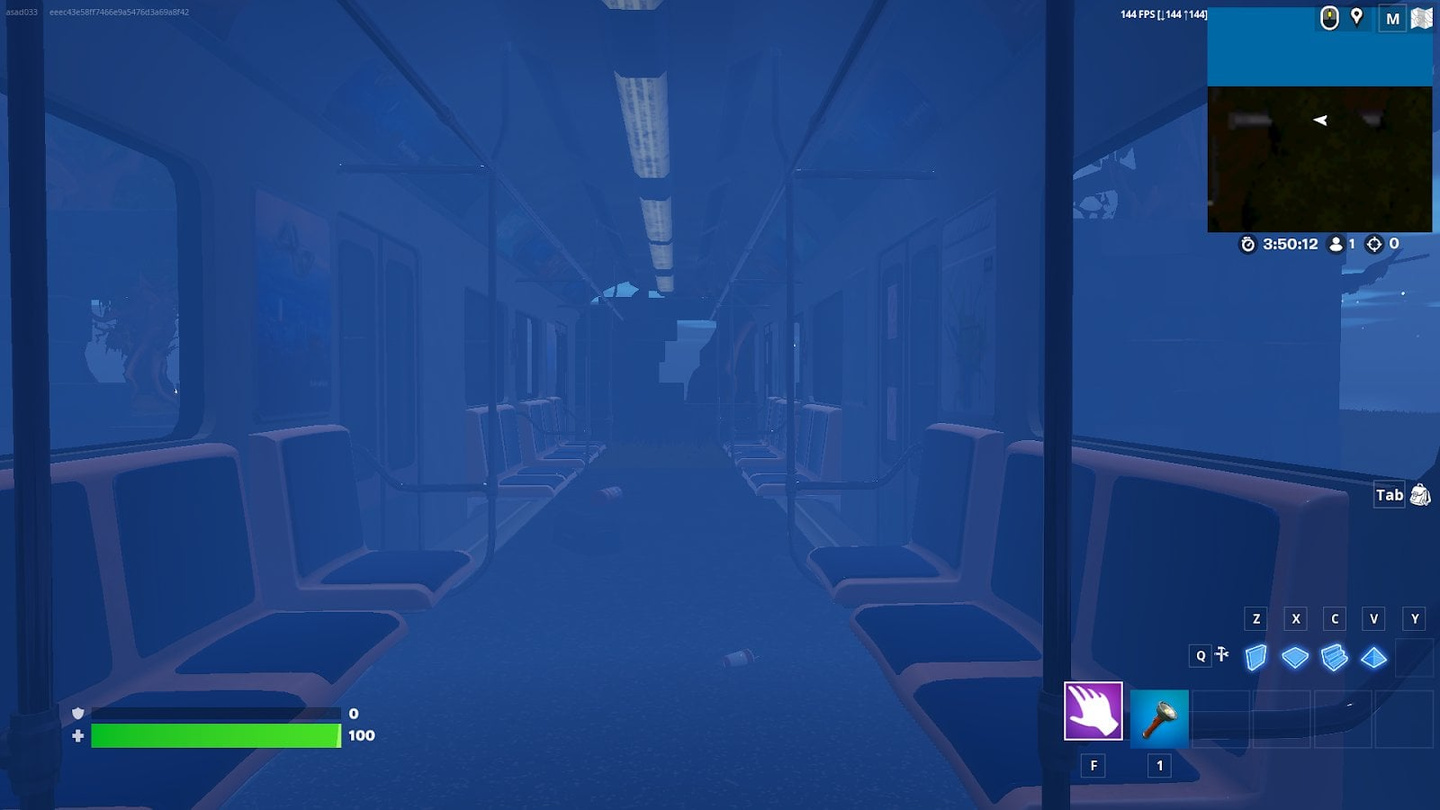
Task: Click the white player arrow on the minimap
Action: pyautogui.click(x=1319, y=120)
